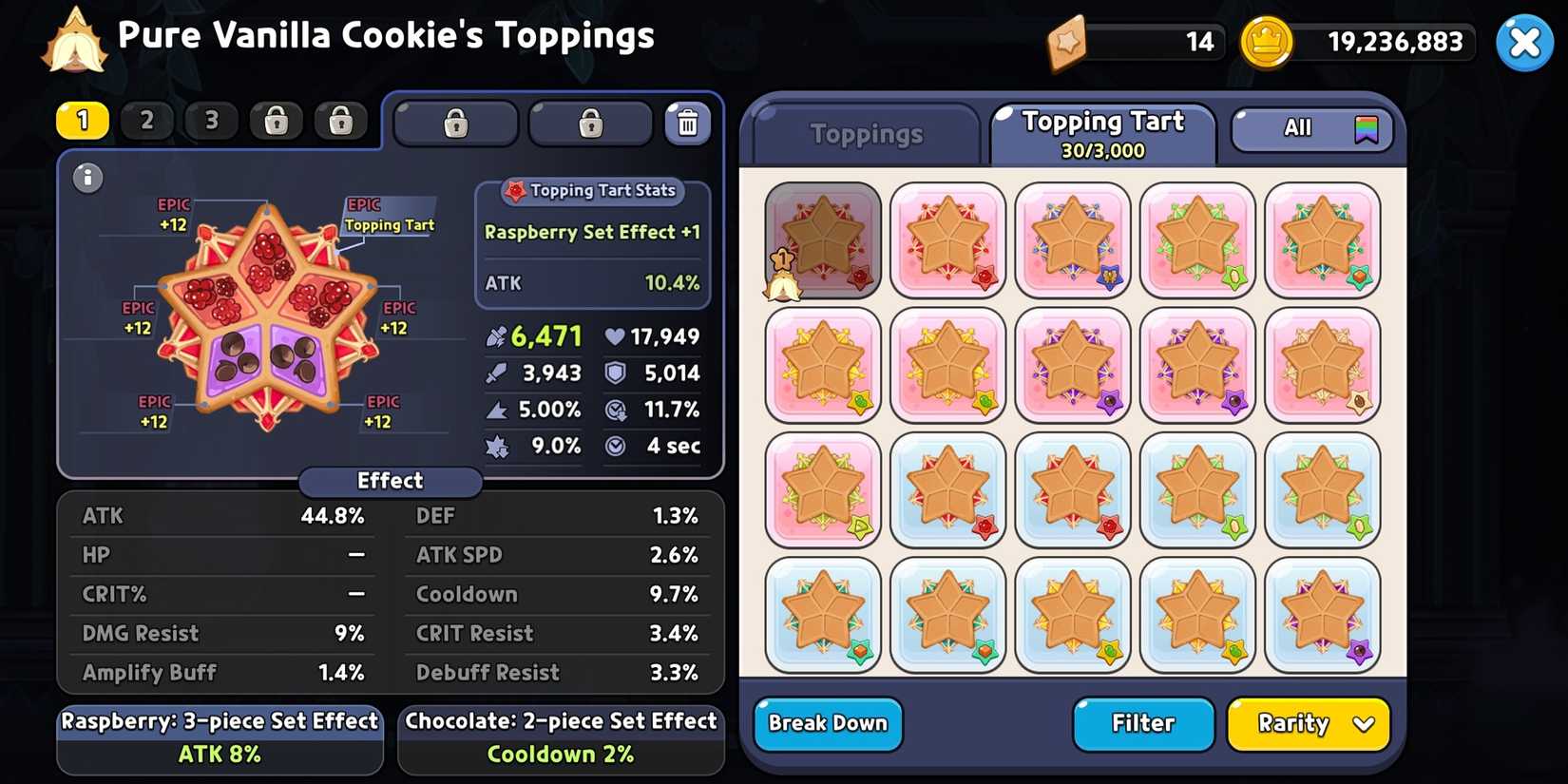The height and width of the screenshot is (784, 1568).
Task: Switch to the Toppings tab
Action: (x=863, y=133)
